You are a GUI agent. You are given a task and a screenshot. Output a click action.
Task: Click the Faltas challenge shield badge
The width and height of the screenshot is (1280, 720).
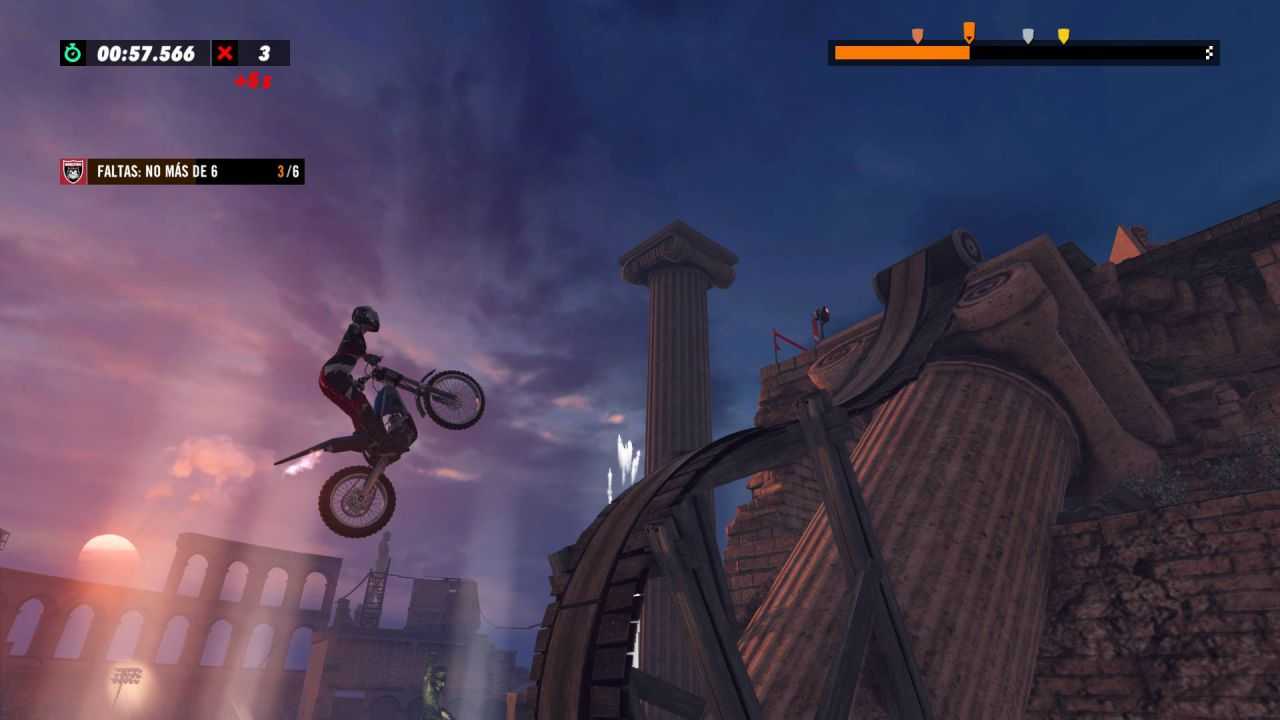(x=72, y=171)
